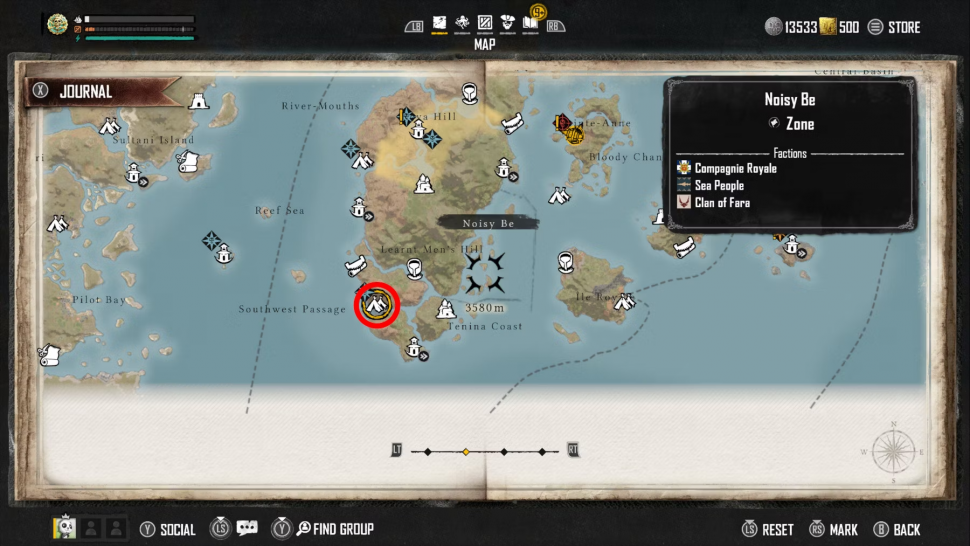Choose the yellow diamond zoom level
The height and width of the screenshot is (546, 970).
click(x=465, y=452)
